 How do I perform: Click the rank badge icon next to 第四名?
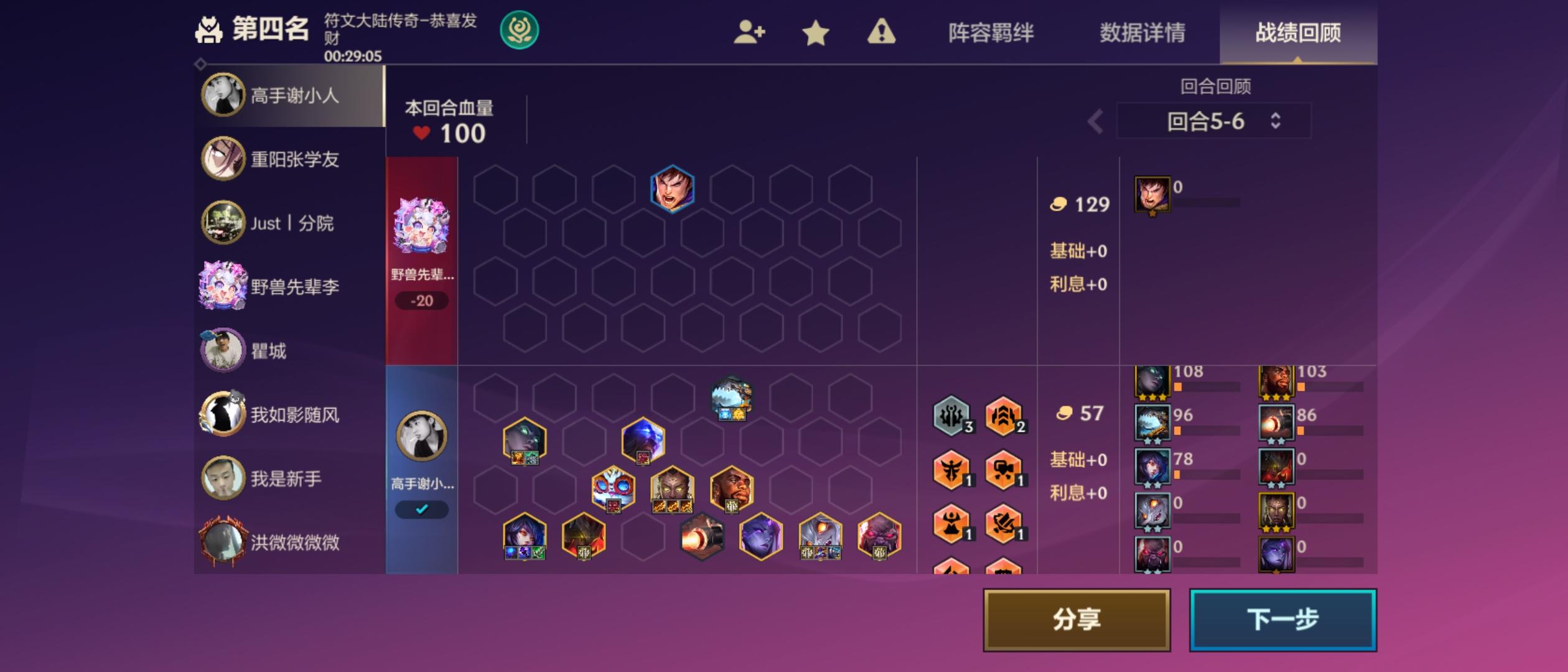[x=210, y=29]
